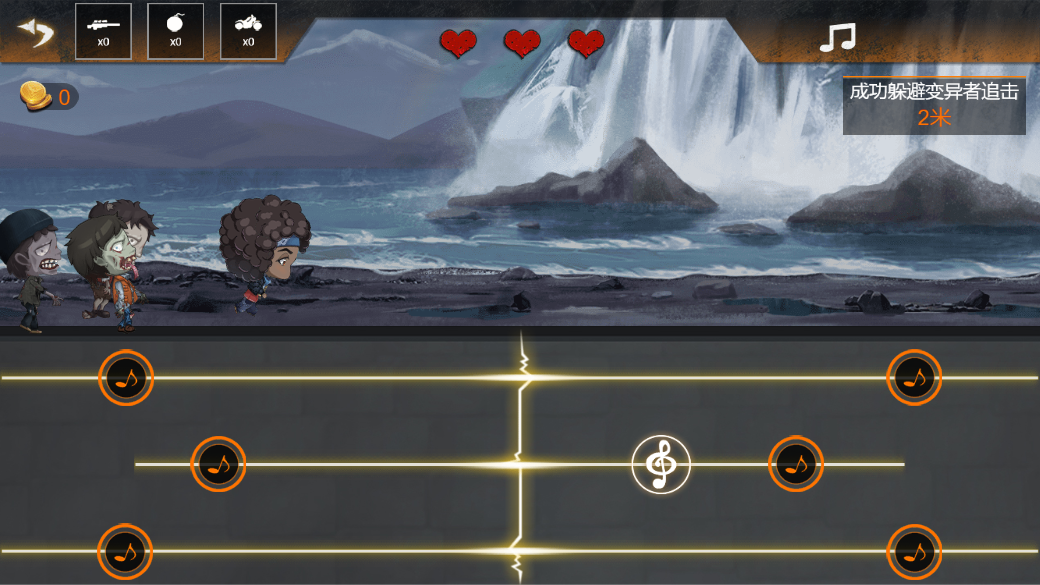Tap the white treble clef note

pyautogui.click(x=661, y=465)
